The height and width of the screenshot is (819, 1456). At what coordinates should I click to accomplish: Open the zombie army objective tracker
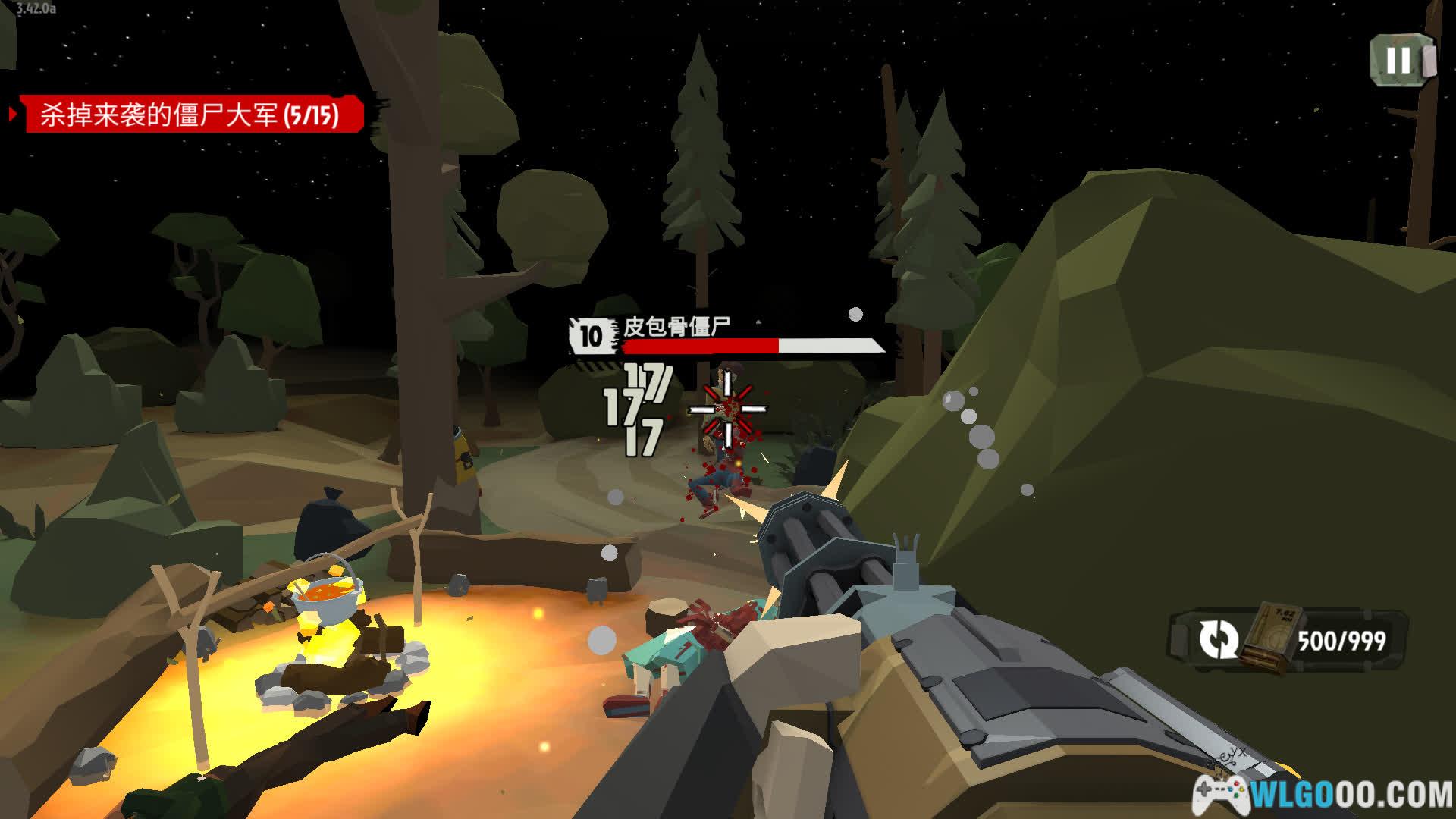[190, 115]
